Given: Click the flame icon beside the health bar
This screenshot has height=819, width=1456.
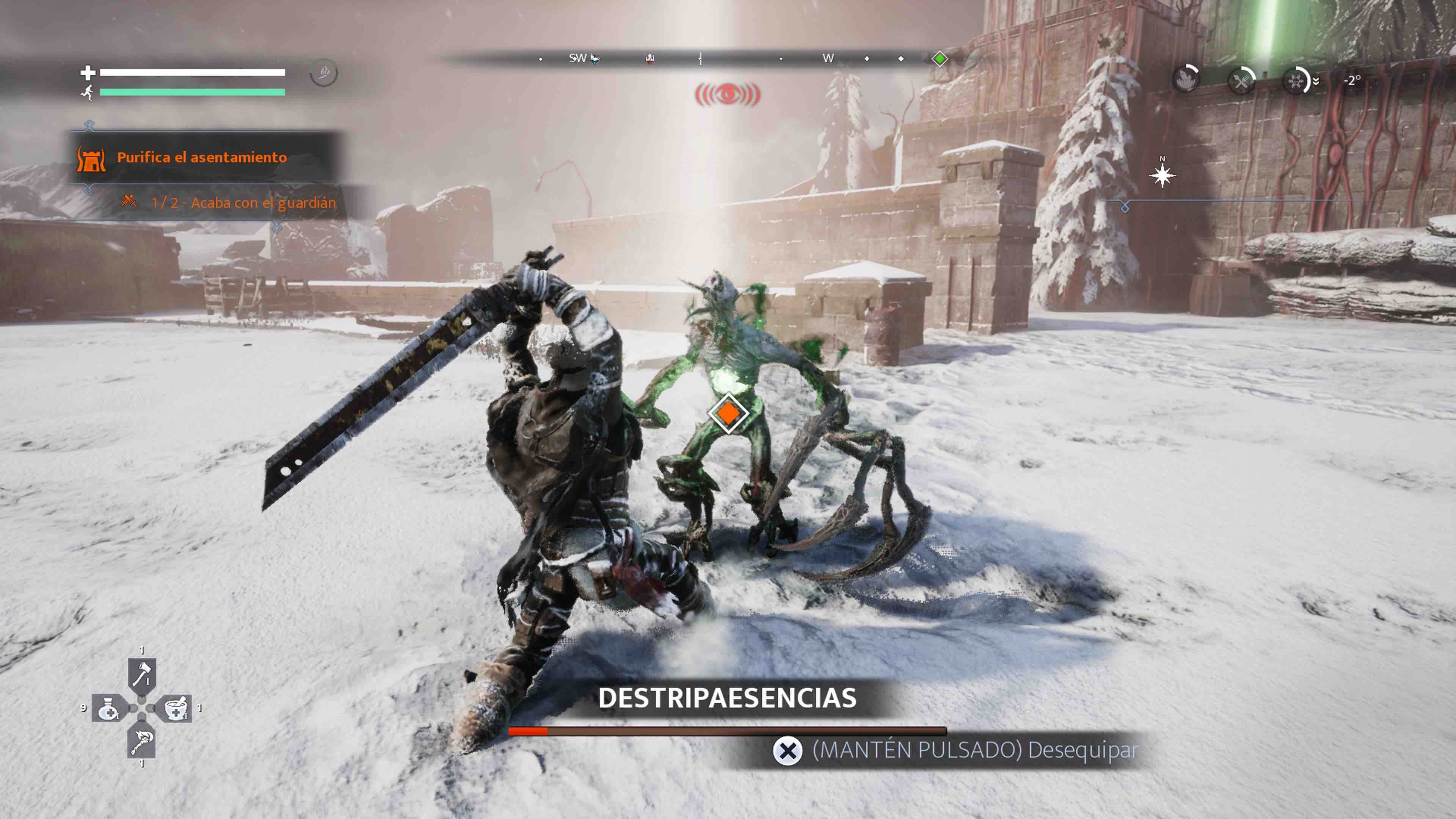Looking at the screenshot, I should [324, 73].
